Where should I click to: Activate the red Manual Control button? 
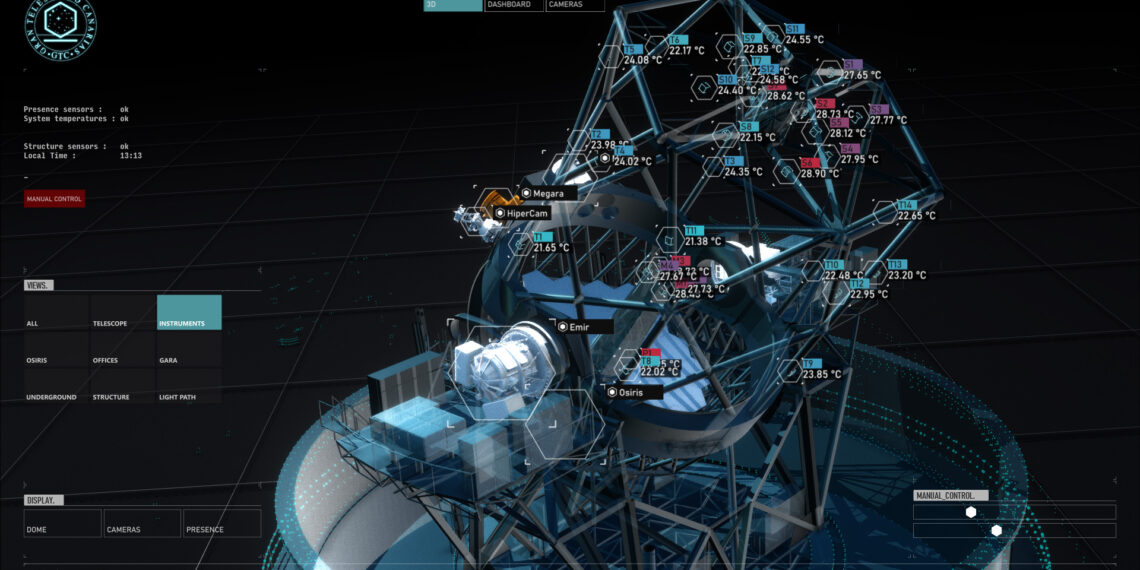[54, 199]
